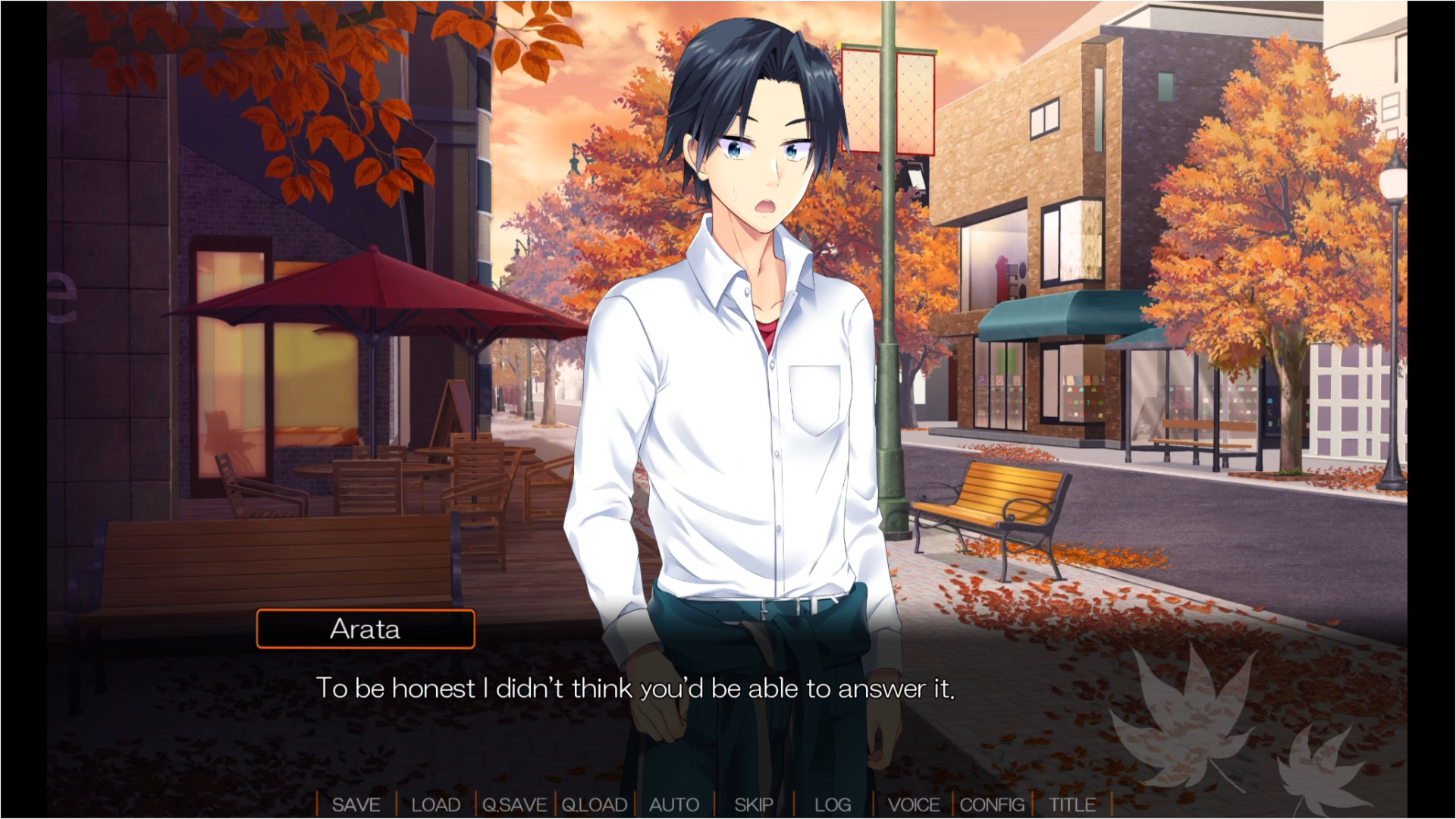Replay the line with the VOICE button
Image resolution: width=1456 pixels, height=819 pixels.
(915, 805)
